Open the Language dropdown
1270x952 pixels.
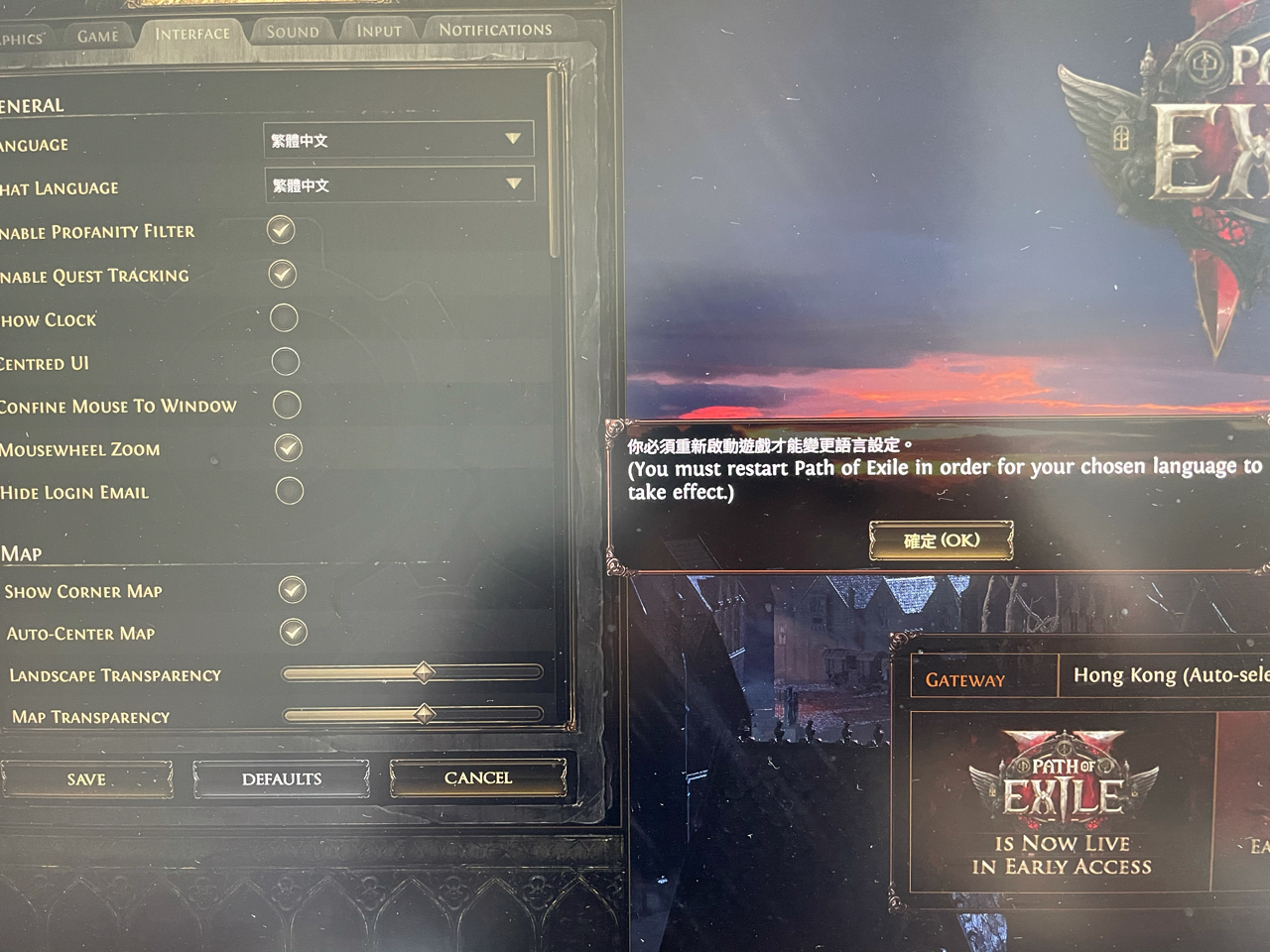(x=399, y=140)
